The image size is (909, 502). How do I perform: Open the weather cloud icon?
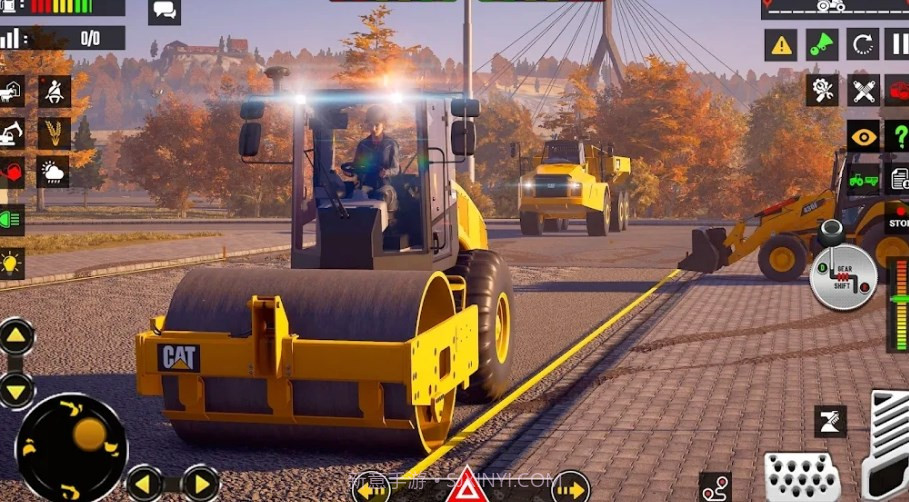pyautogui.click(x=54, y=172)
